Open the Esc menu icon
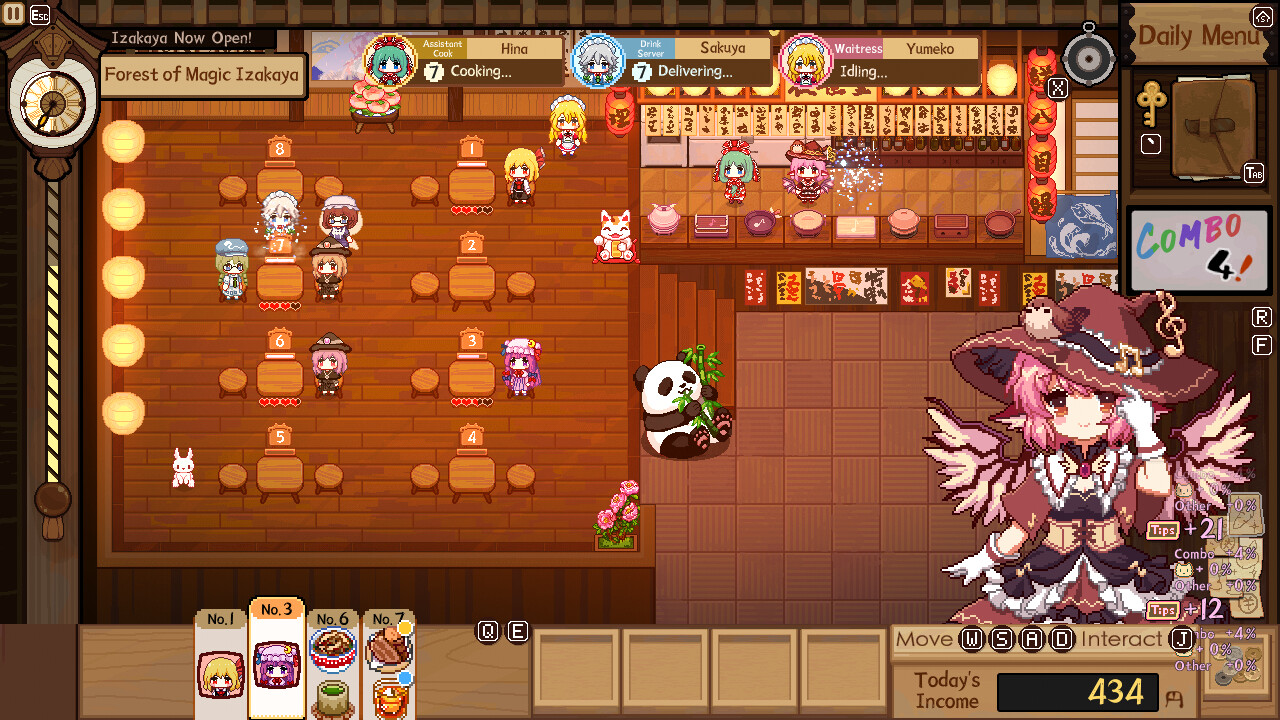Viewport: 1280px width, 720px height. point(38,14)
